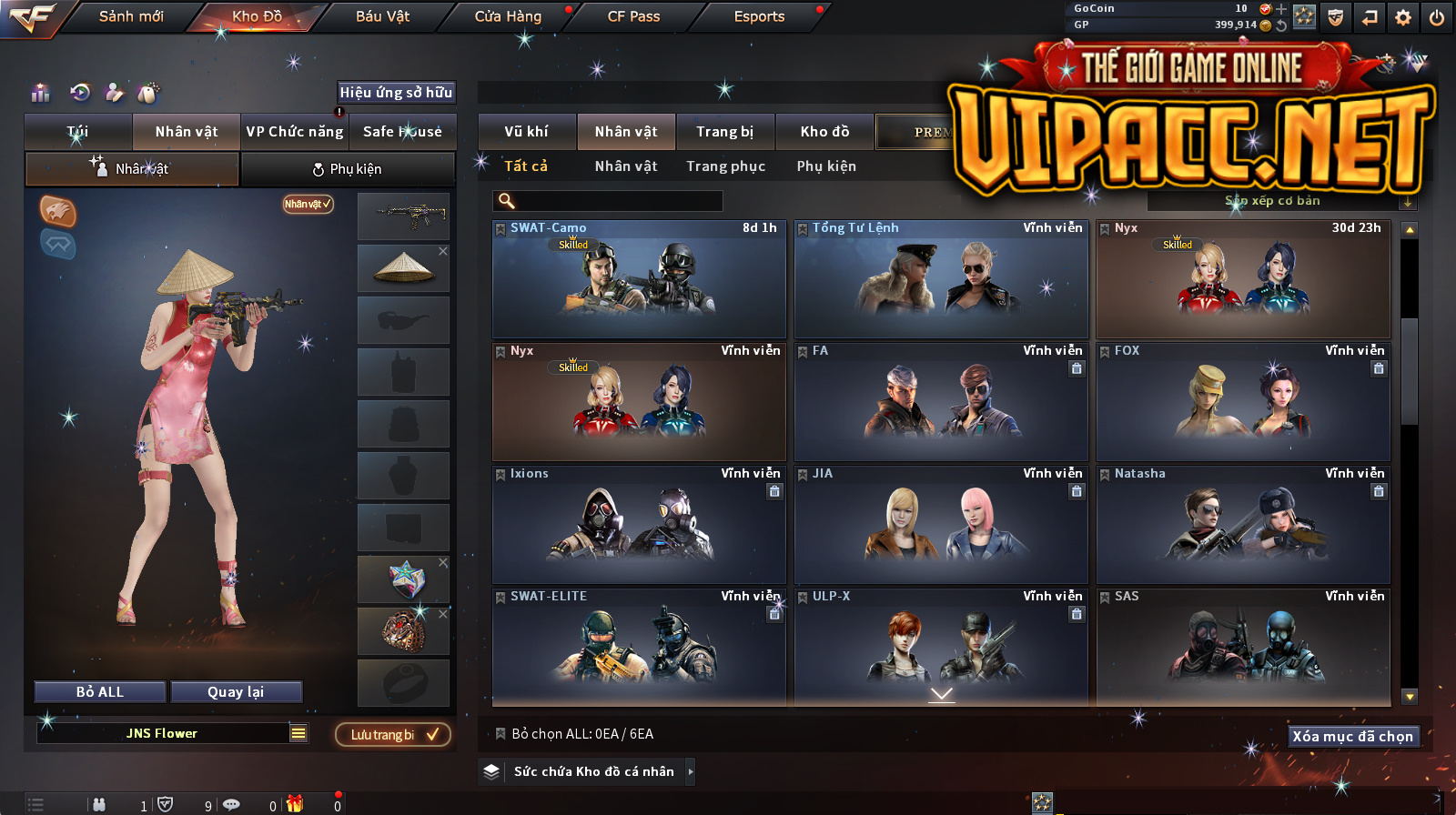The image size is (1456, 815).
Task: Filter list by Trang phục
Action: (x=725, y=166)
